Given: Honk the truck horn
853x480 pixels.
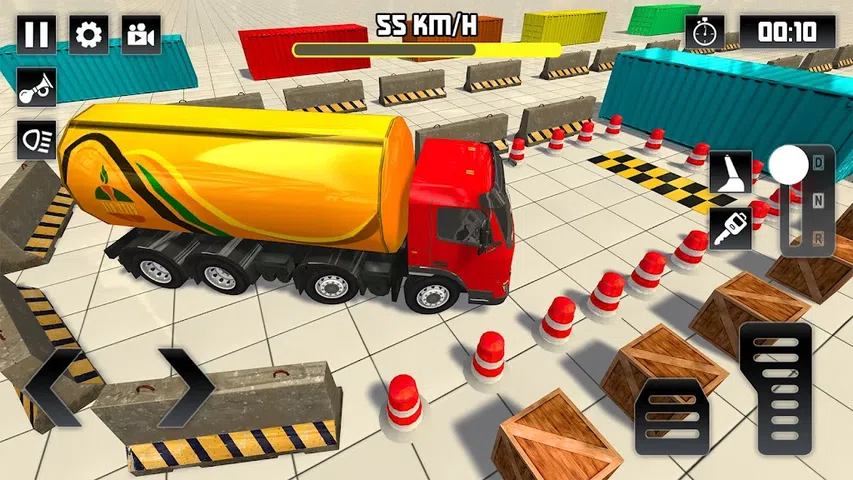Looking at the screenshot, I should pos(37,87).
